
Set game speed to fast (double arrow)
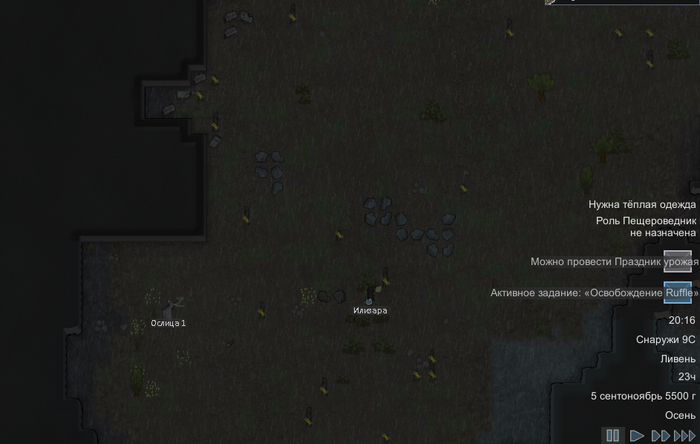[x=660, y=436]
